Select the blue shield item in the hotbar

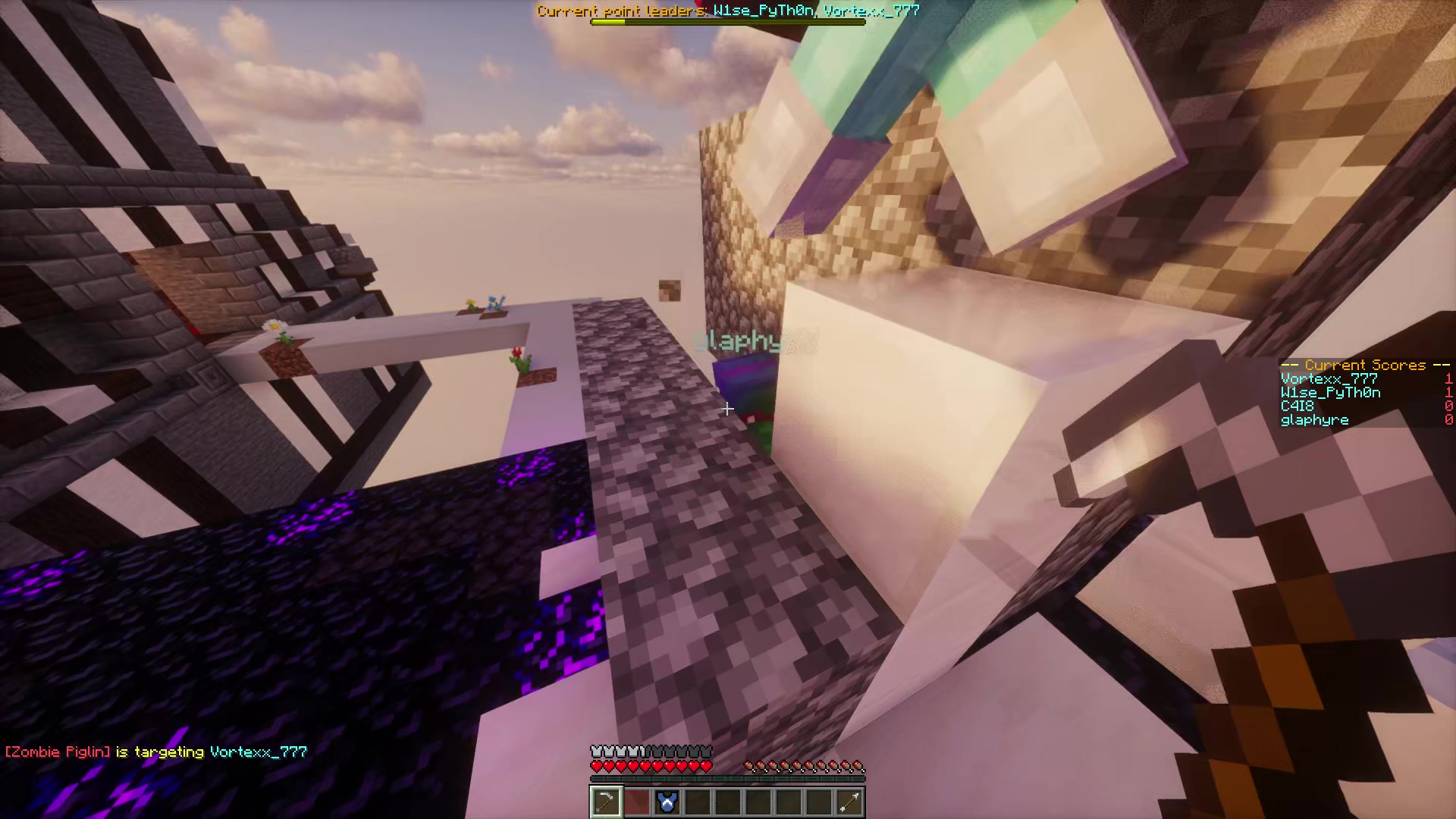point(667,802)
